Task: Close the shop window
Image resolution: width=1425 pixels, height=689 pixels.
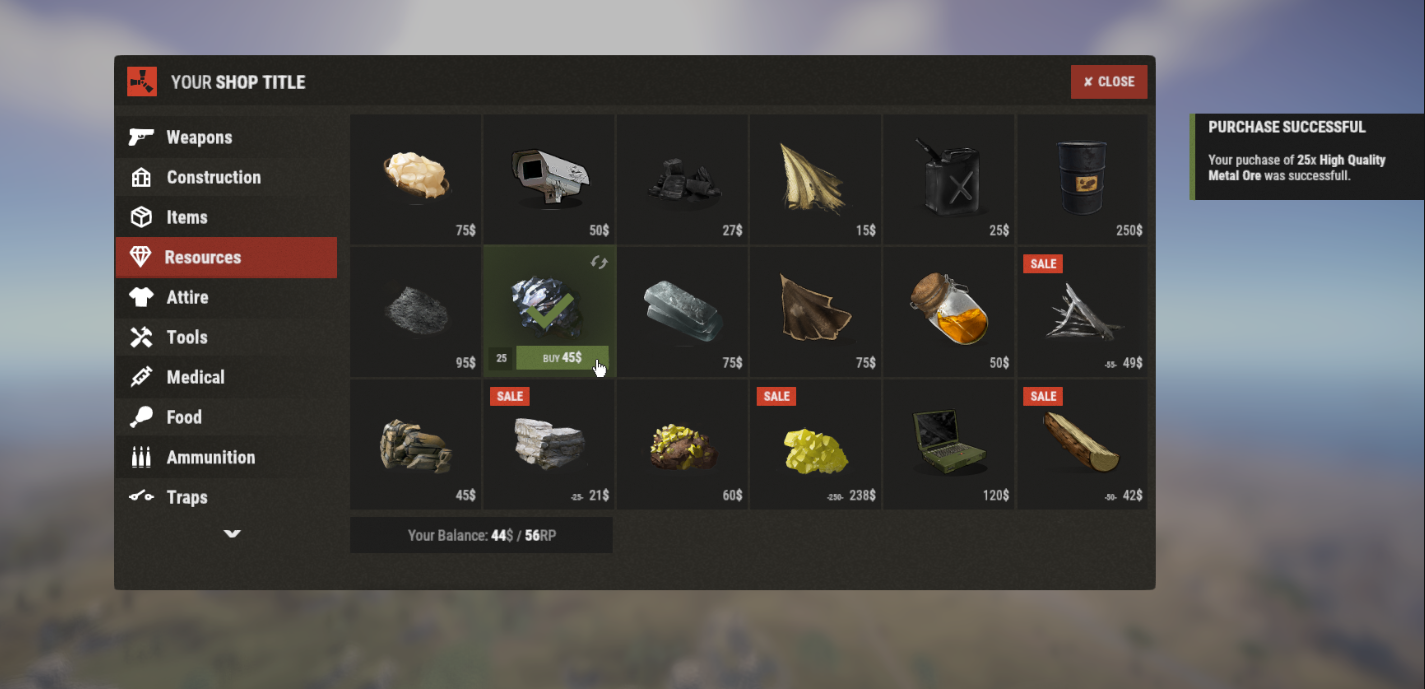Action: pos(1108,82)
